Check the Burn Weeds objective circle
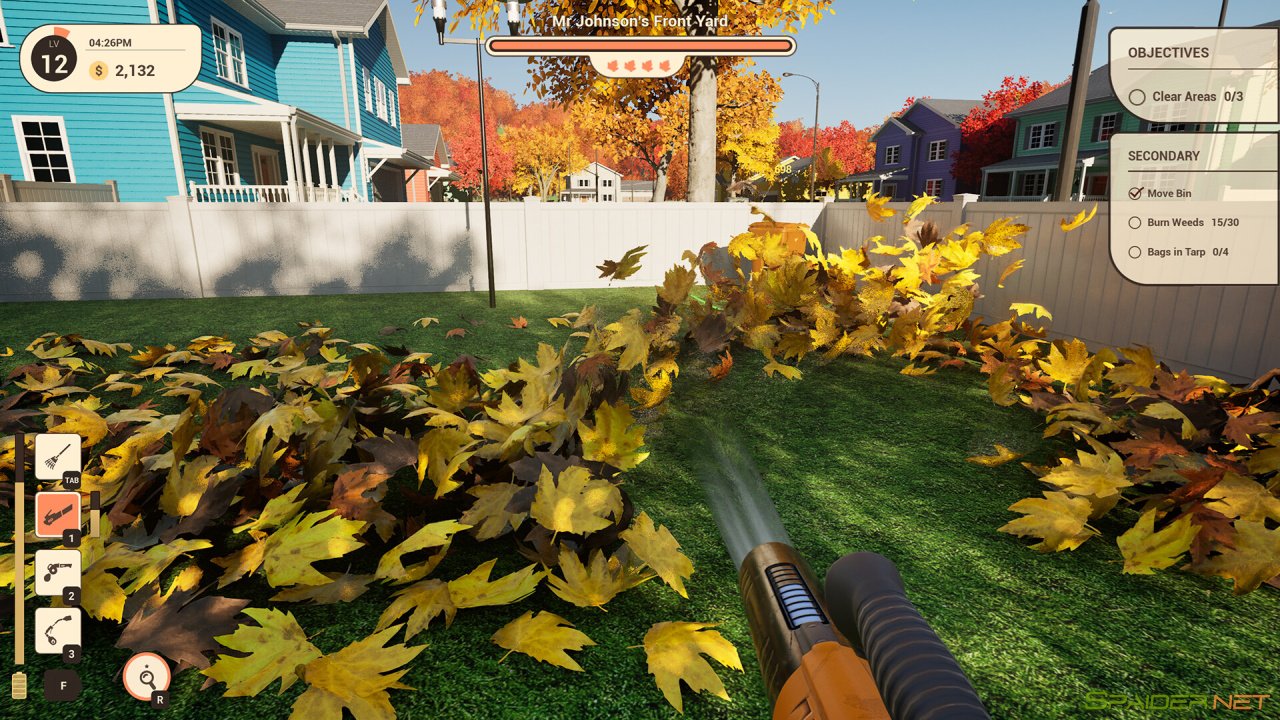1280x720 pixels. click(1137, 222)
